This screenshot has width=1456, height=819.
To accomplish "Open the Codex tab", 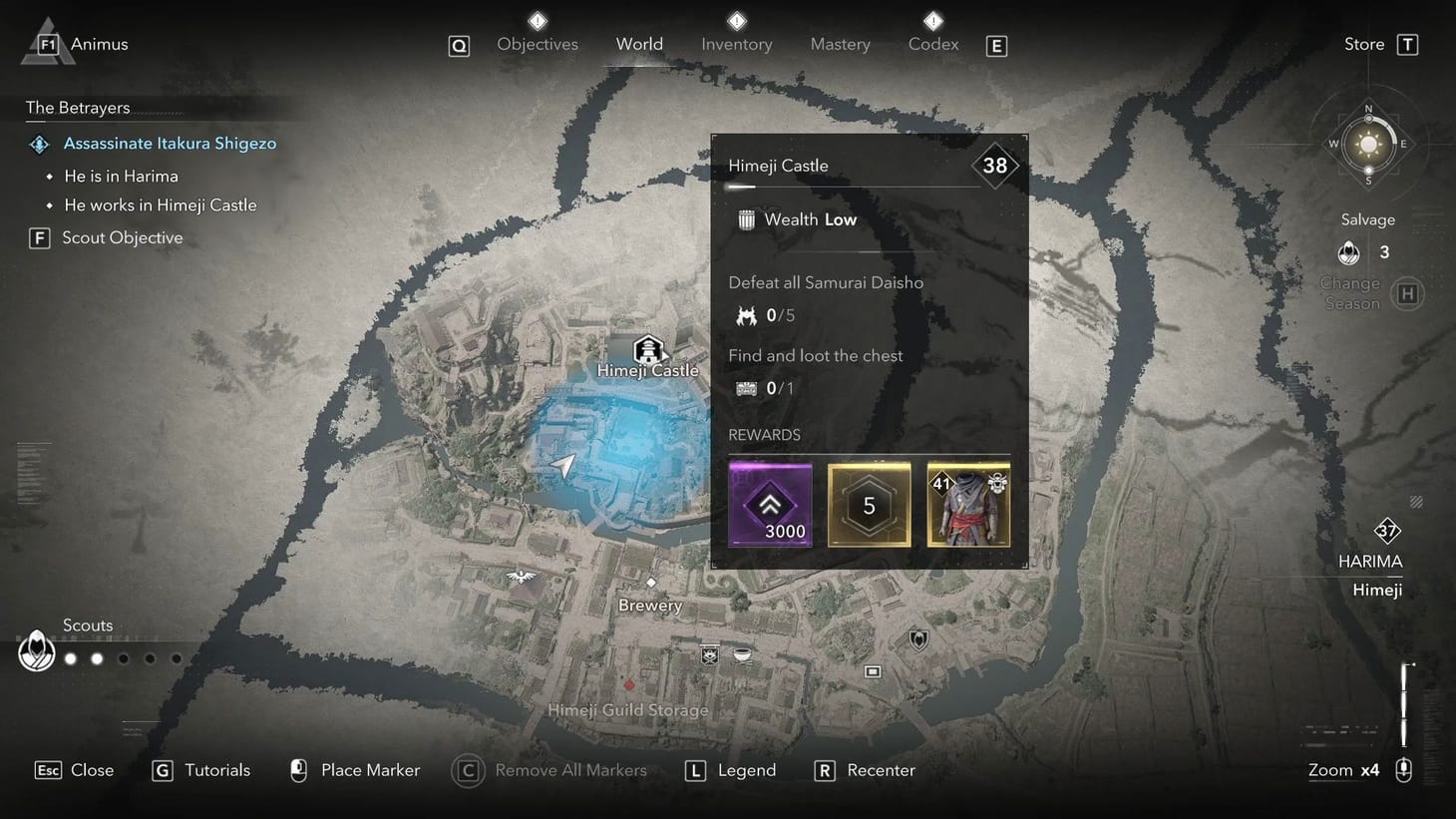I will coord(932,43).
